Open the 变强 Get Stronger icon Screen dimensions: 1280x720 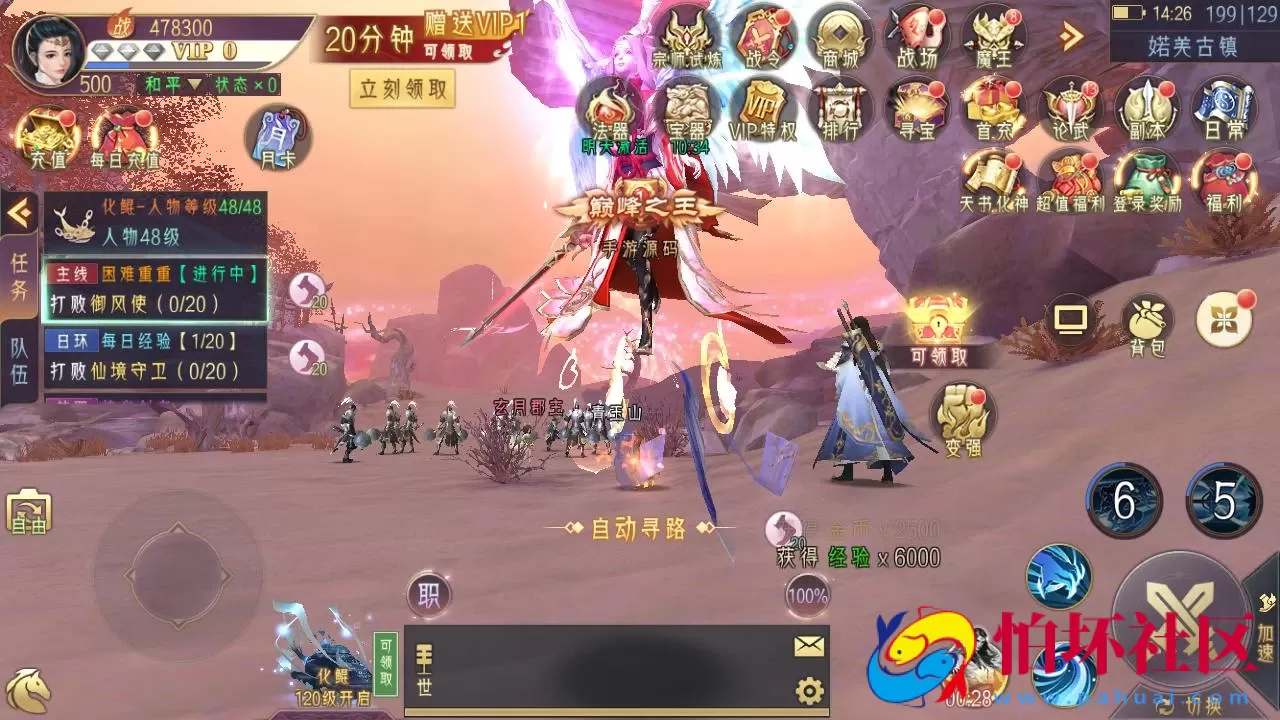coord(961,420)
